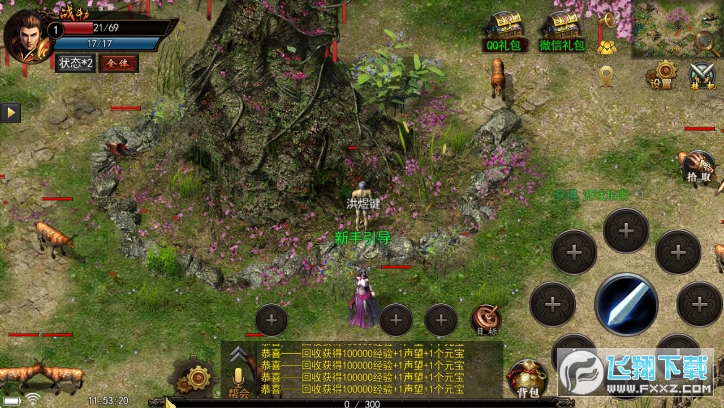
Task: Open the yellow group members icon
Action: [606, 46]
